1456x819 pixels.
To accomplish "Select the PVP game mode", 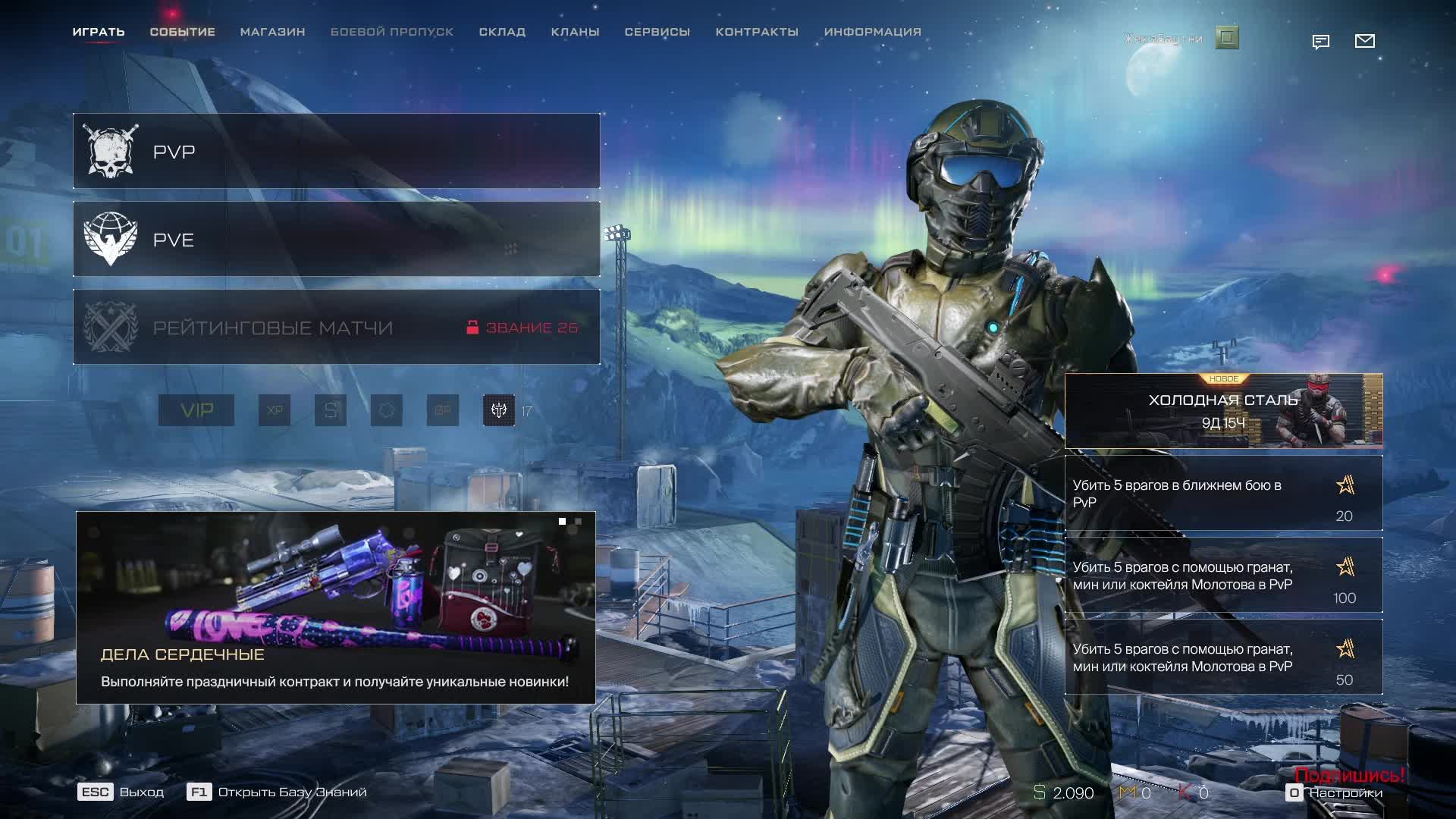I will coord(336,151).
